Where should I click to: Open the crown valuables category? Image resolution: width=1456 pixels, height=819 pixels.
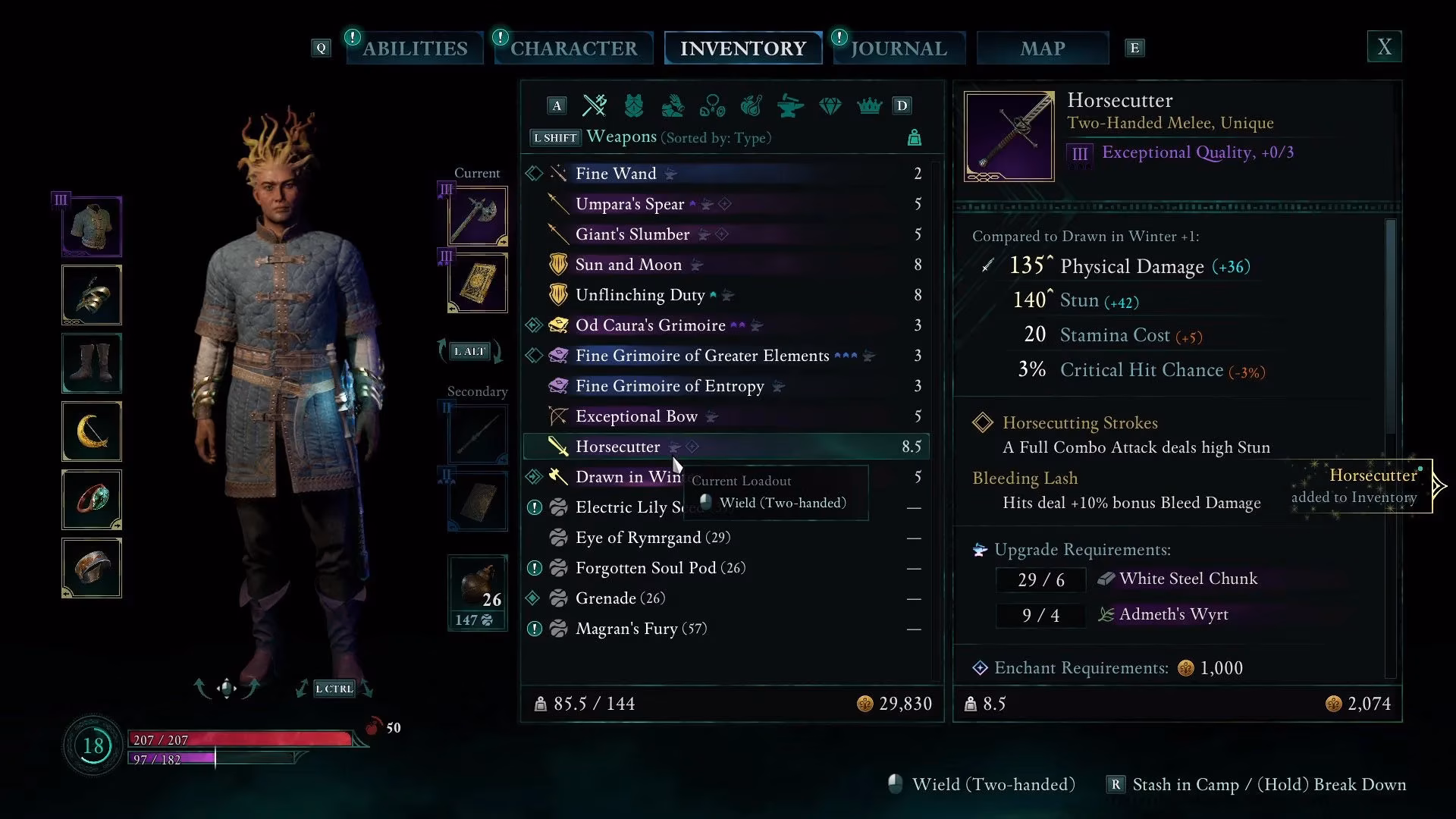870,105
